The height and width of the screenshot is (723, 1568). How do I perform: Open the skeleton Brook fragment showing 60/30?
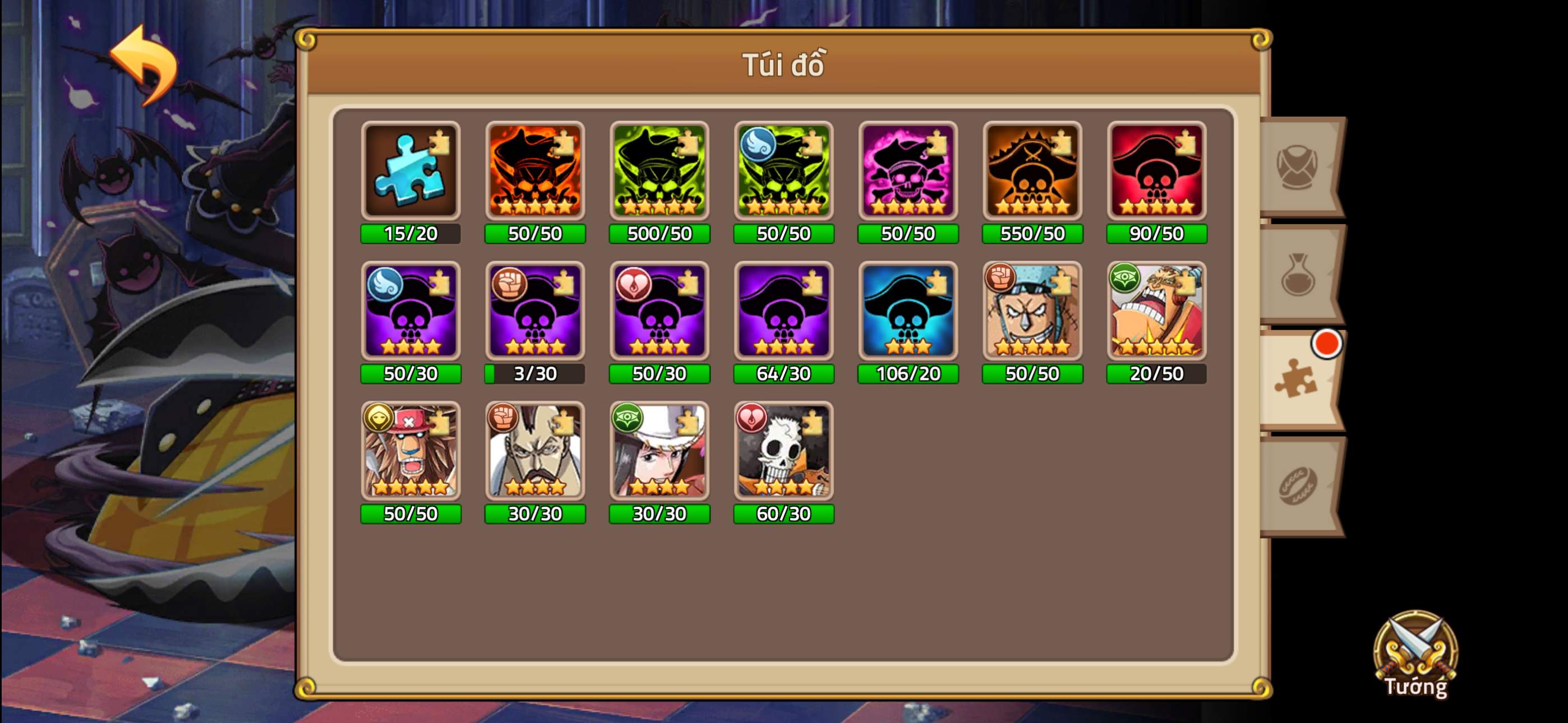click(783, 452)
